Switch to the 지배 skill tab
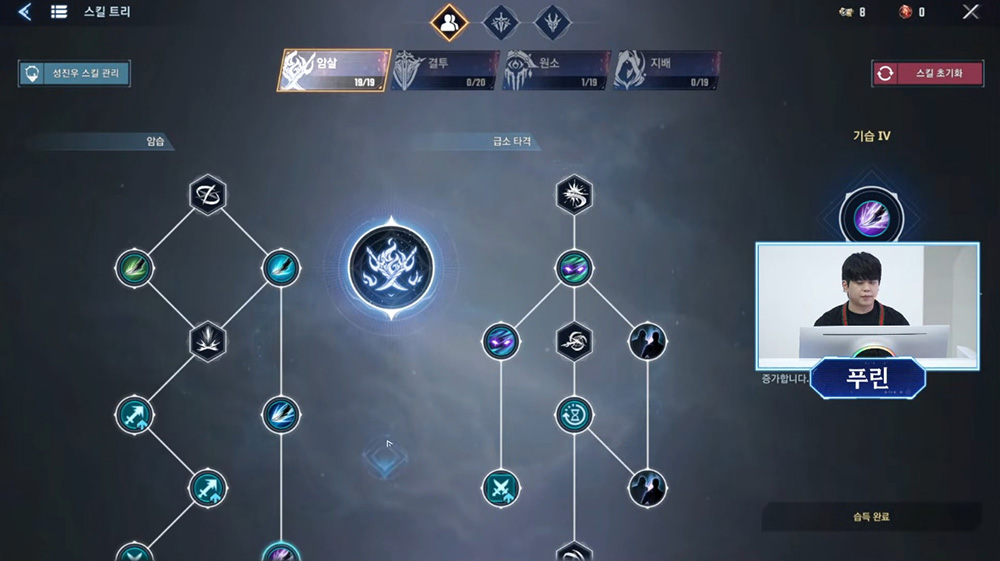 click(666, 70)
